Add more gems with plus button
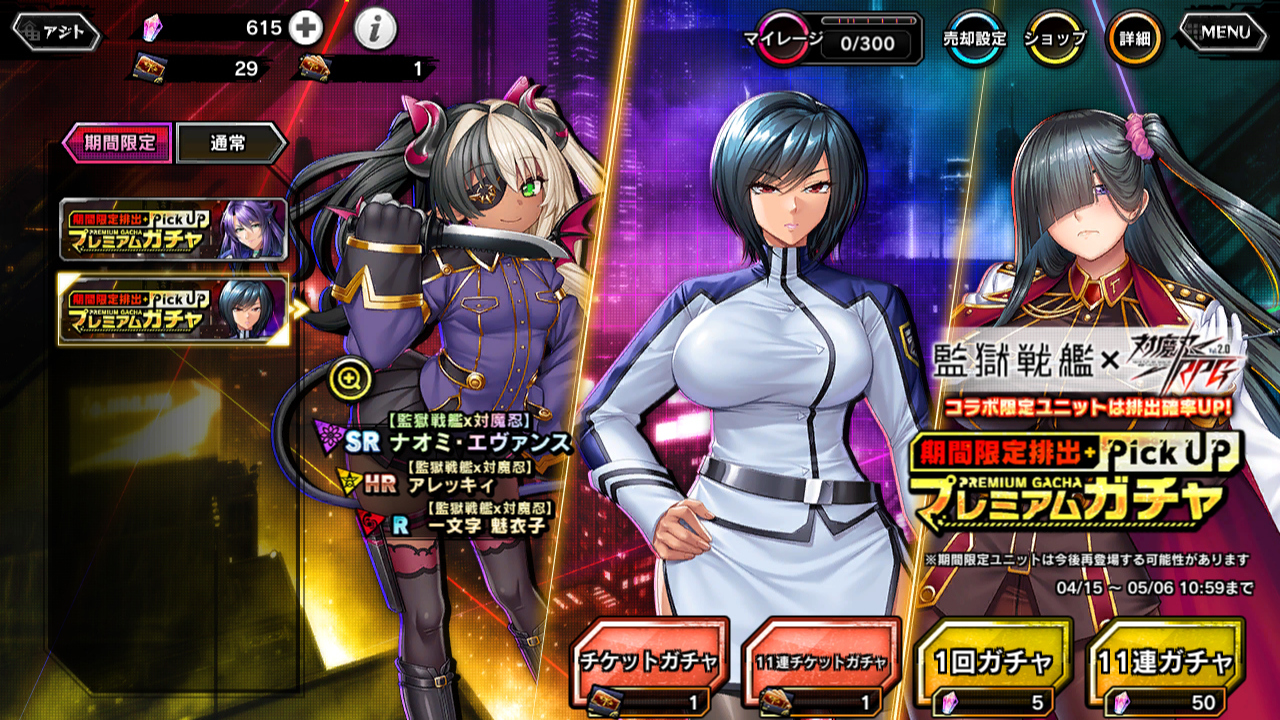The width and height of the screenshot is (1280, 720). coord(305,29)
